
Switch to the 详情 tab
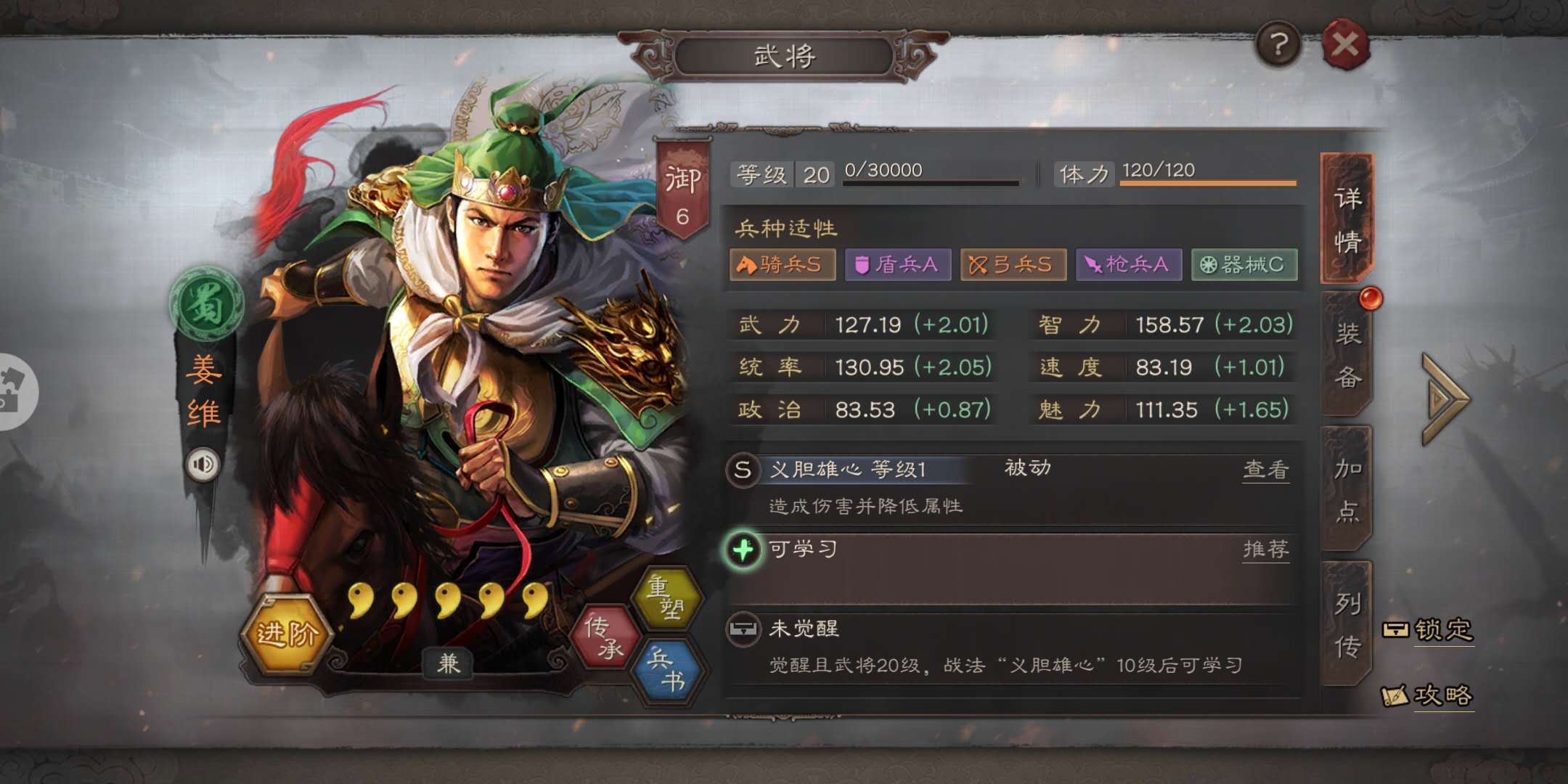[x=1347, y=219]
